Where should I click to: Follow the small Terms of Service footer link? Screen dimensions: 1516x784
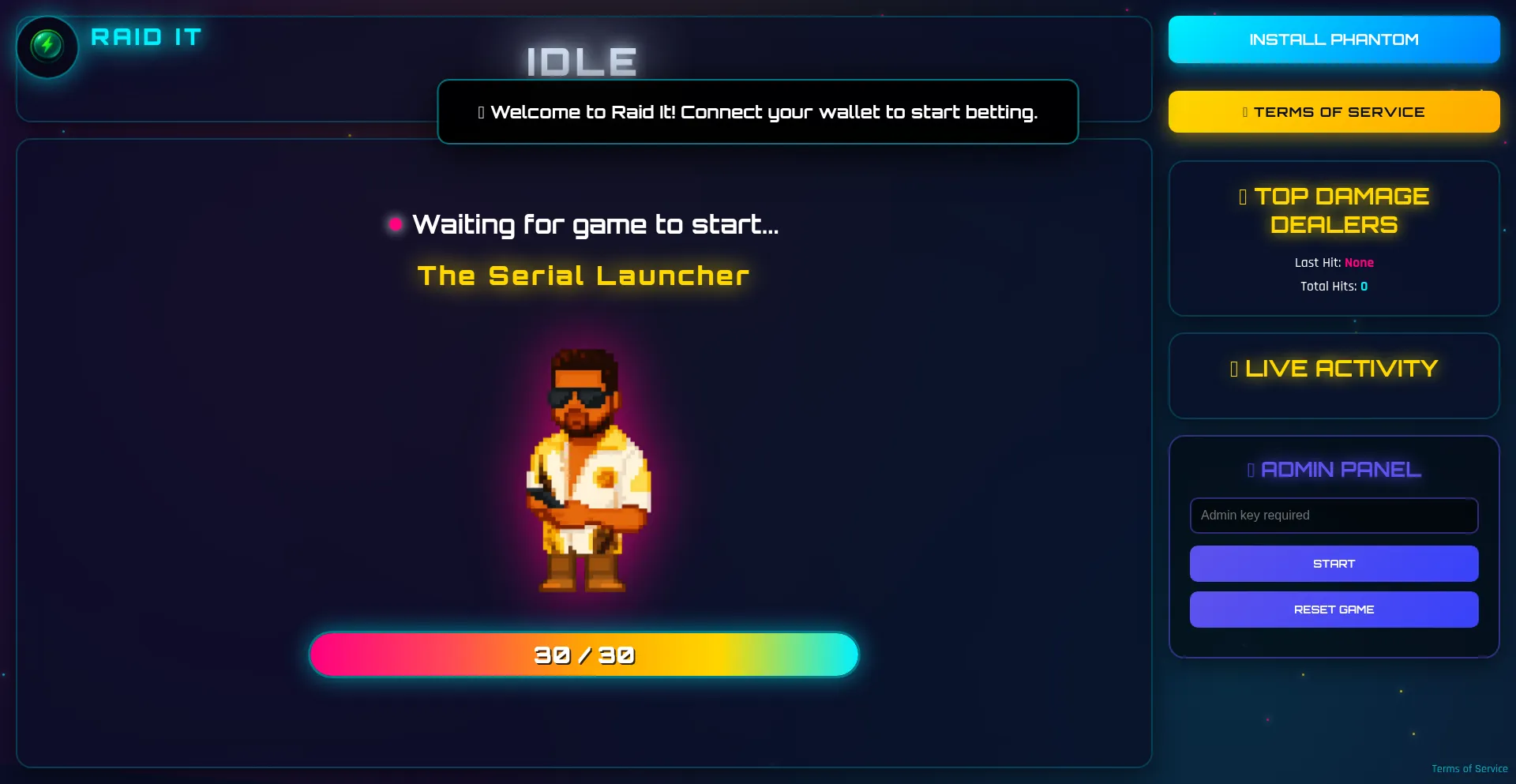click(x=1469, y=769)
